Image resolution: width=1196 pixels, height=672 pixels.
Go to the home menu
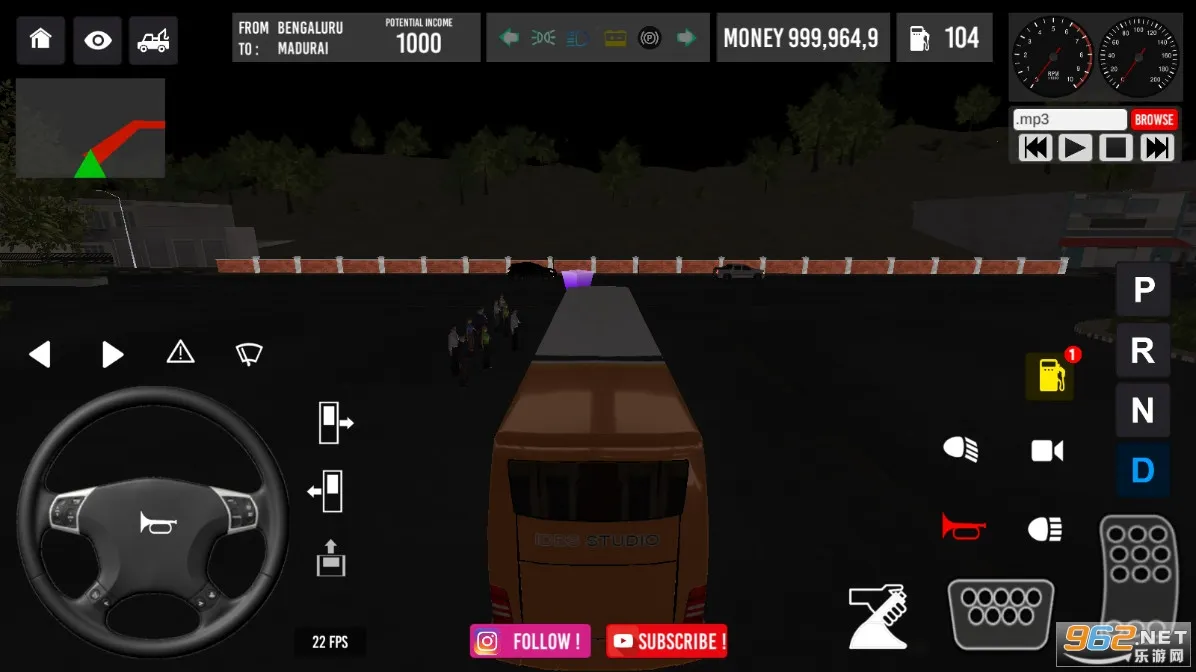point(40,40)
